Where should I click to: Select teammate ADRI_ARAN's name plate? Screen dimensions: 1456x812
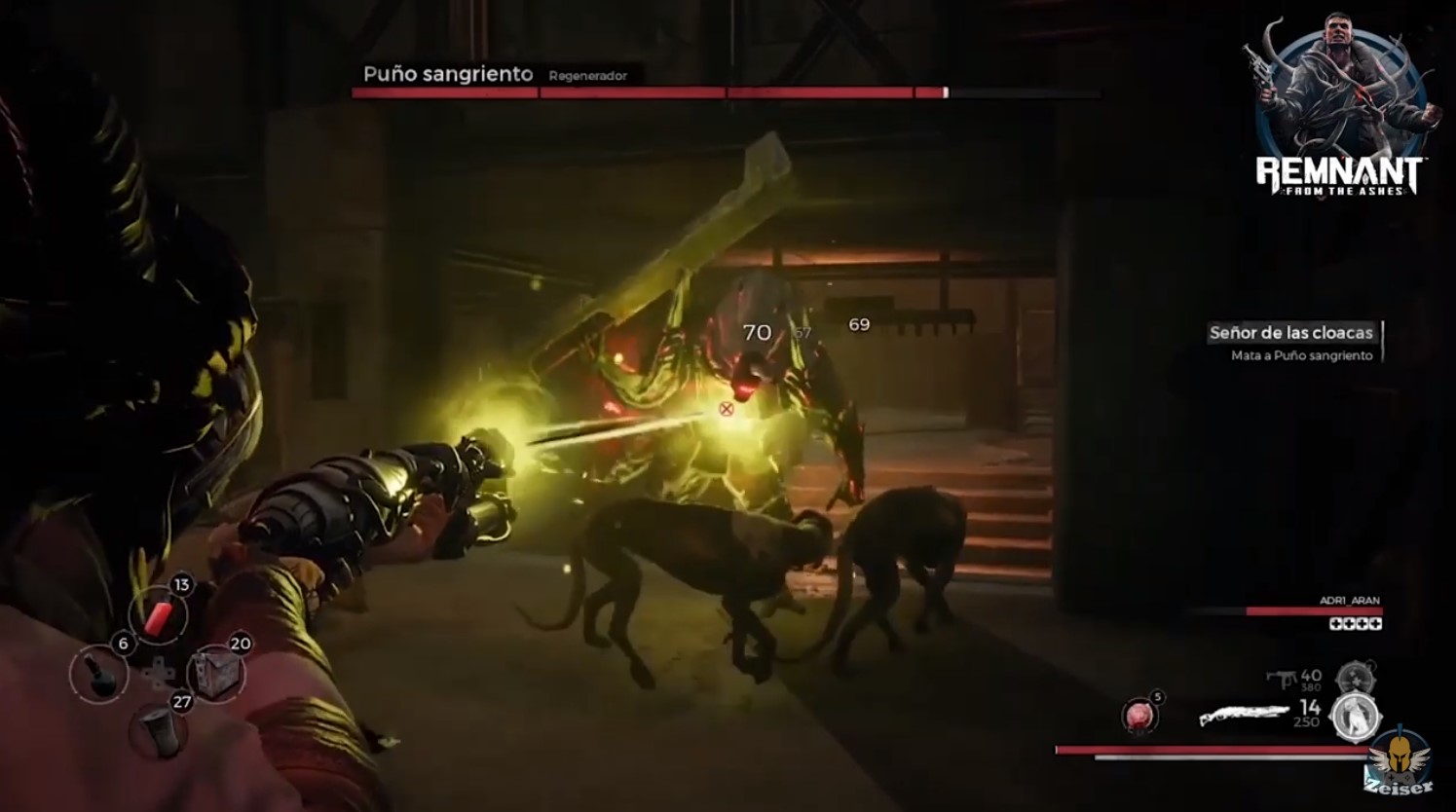[1349, 602]
